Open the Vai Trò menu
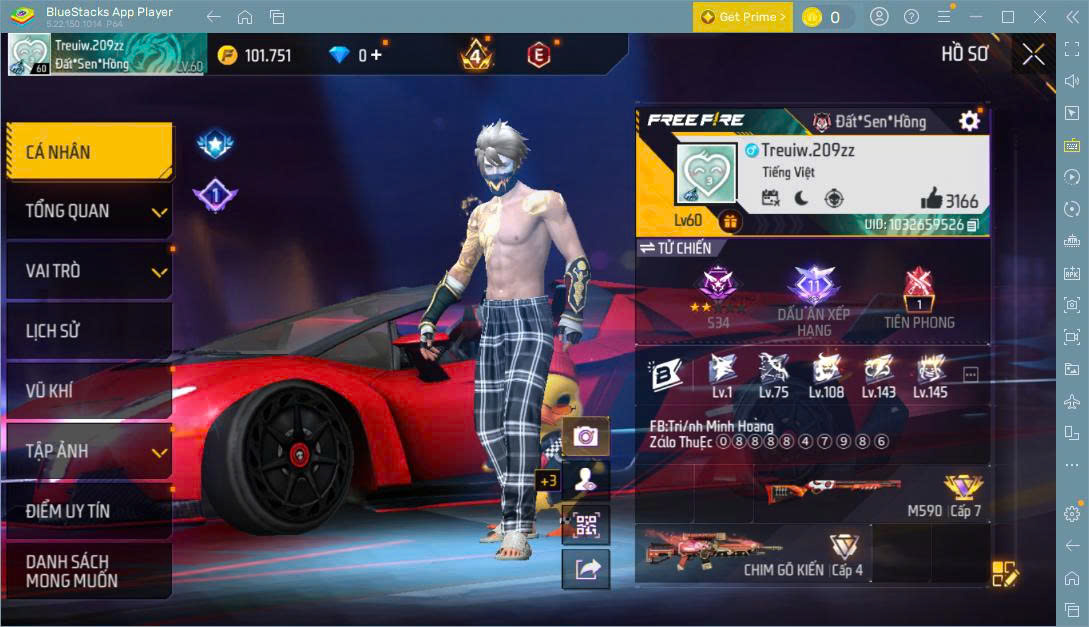The height and width of the screenshot is (627, 1089). 88,271
